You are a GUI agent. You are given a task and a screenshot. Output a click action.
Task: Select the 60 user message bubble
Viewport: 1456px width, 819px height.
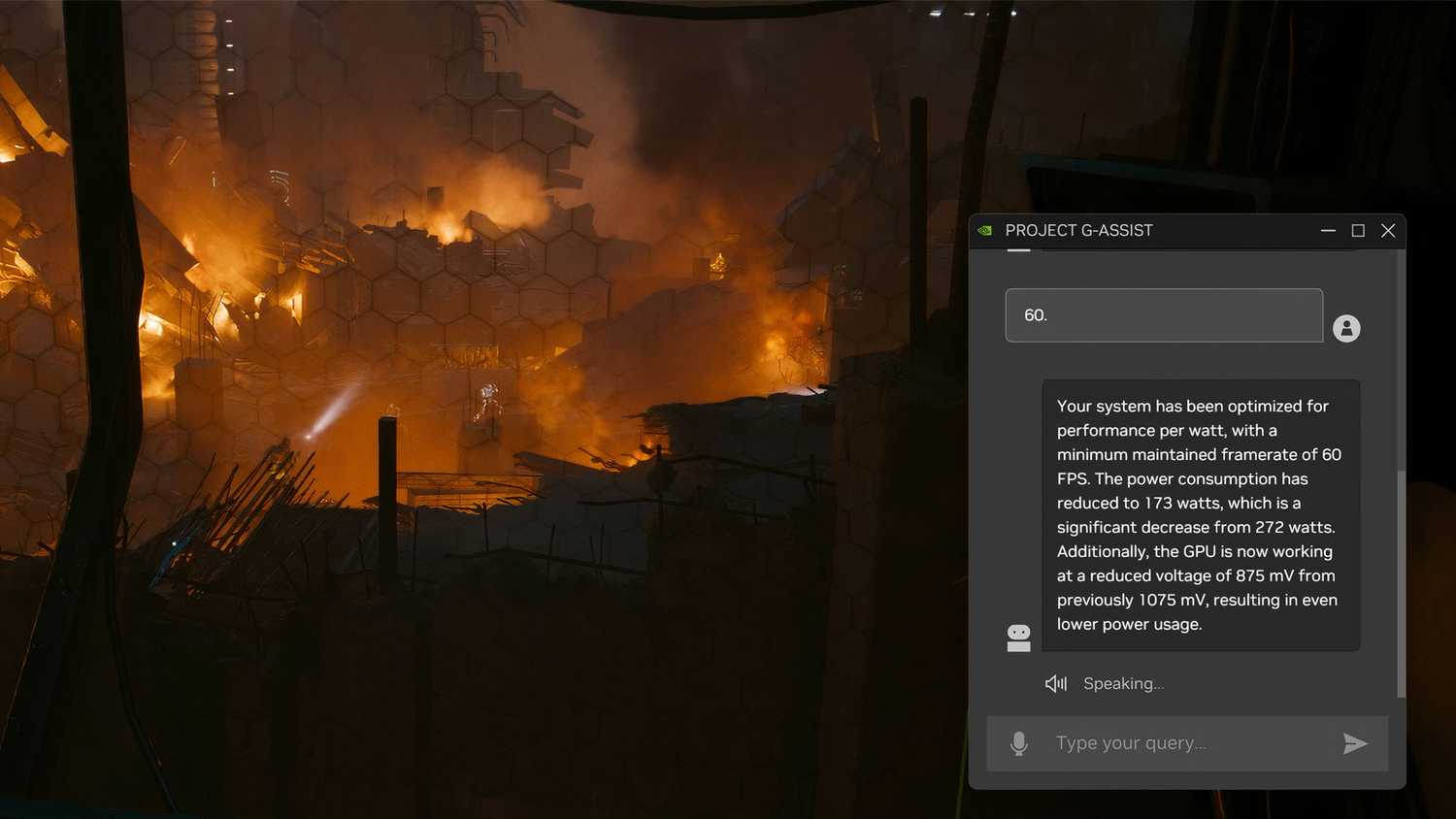pyautogui.click(x=1163, y=314)
